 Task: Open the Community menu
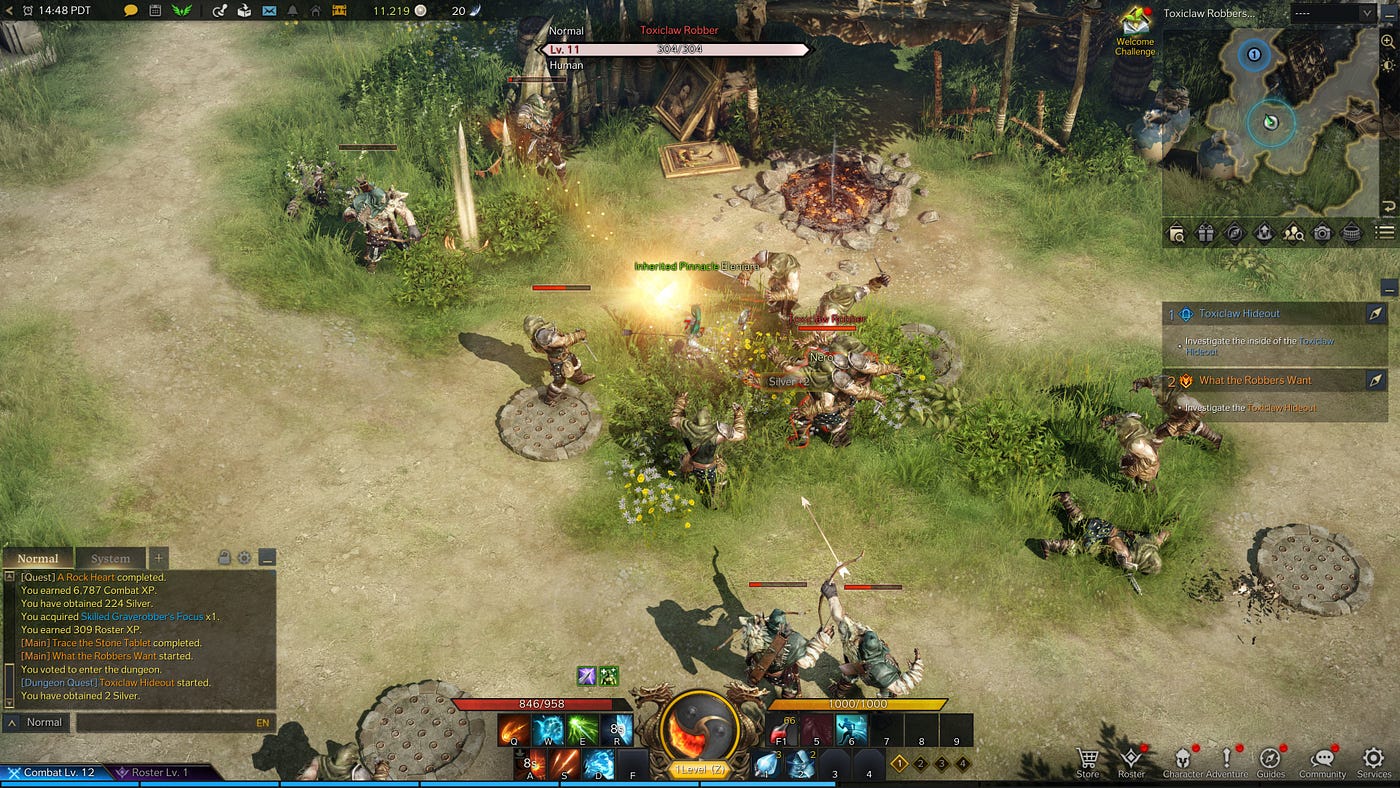1322,762
